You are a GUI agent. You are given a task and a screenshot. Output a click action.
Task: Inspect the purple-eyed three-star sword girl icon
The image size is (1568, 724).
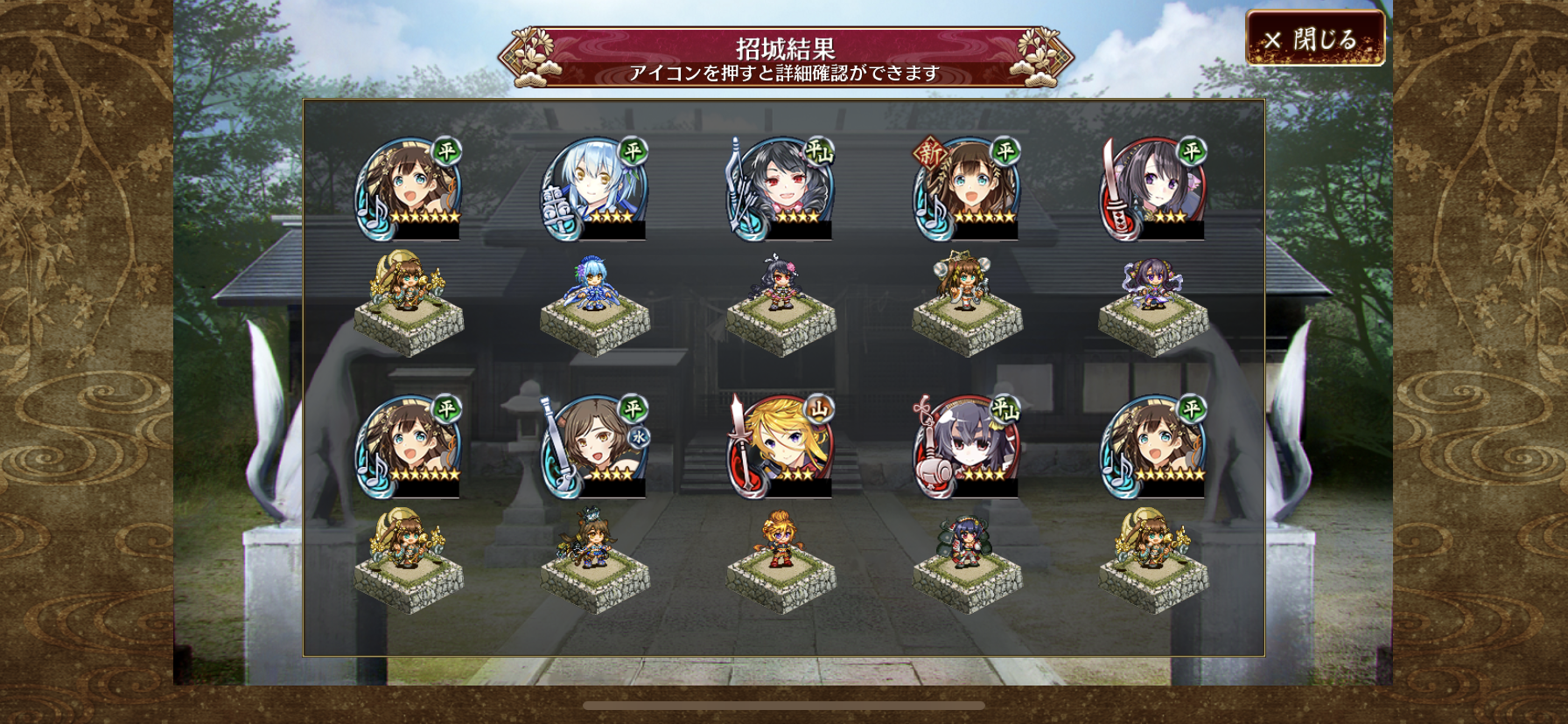click(1153, 188)
